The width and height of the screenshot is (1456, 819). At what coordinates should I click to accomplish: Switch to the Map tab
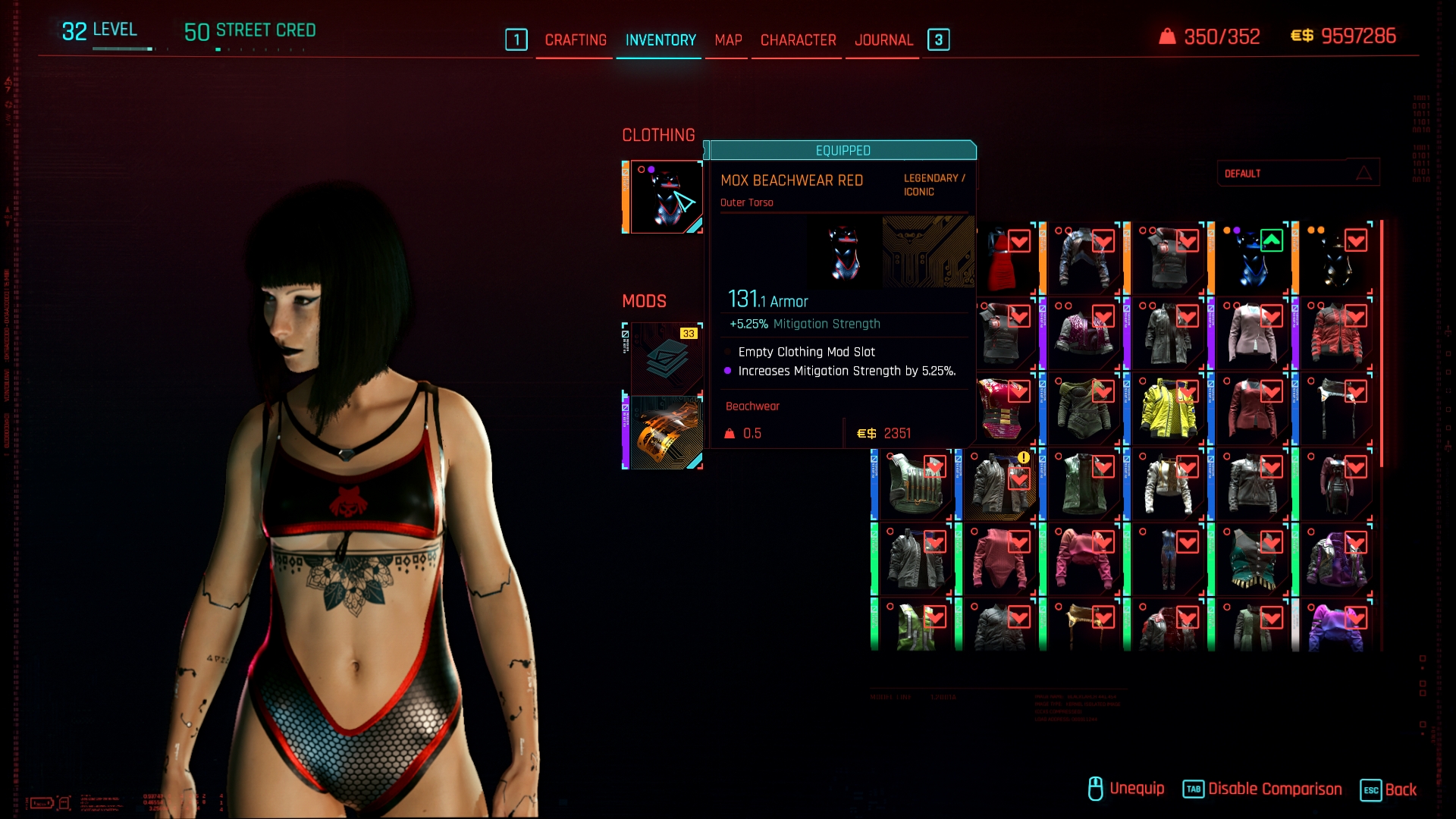728,40
